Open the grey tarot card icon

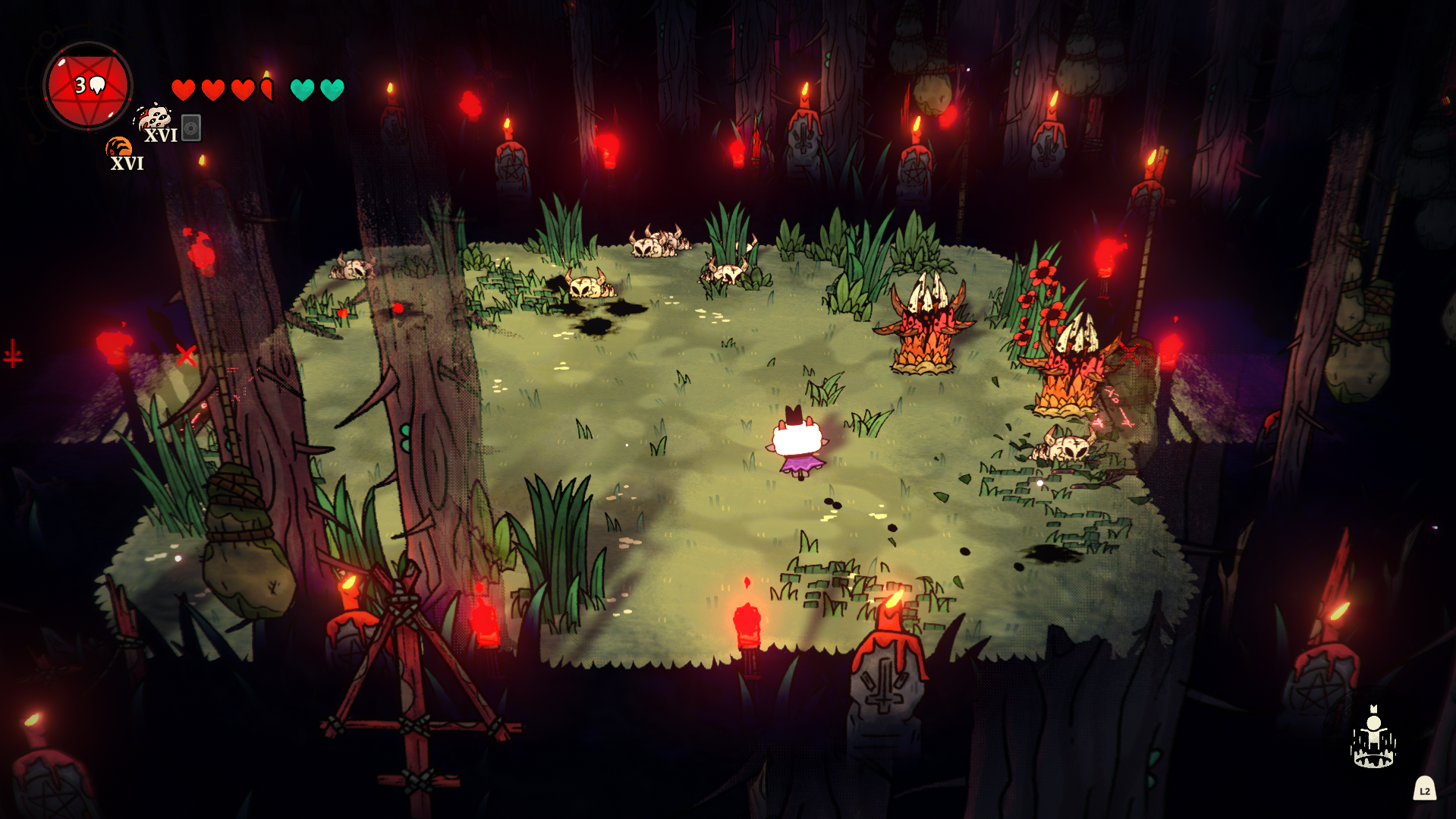191,128
